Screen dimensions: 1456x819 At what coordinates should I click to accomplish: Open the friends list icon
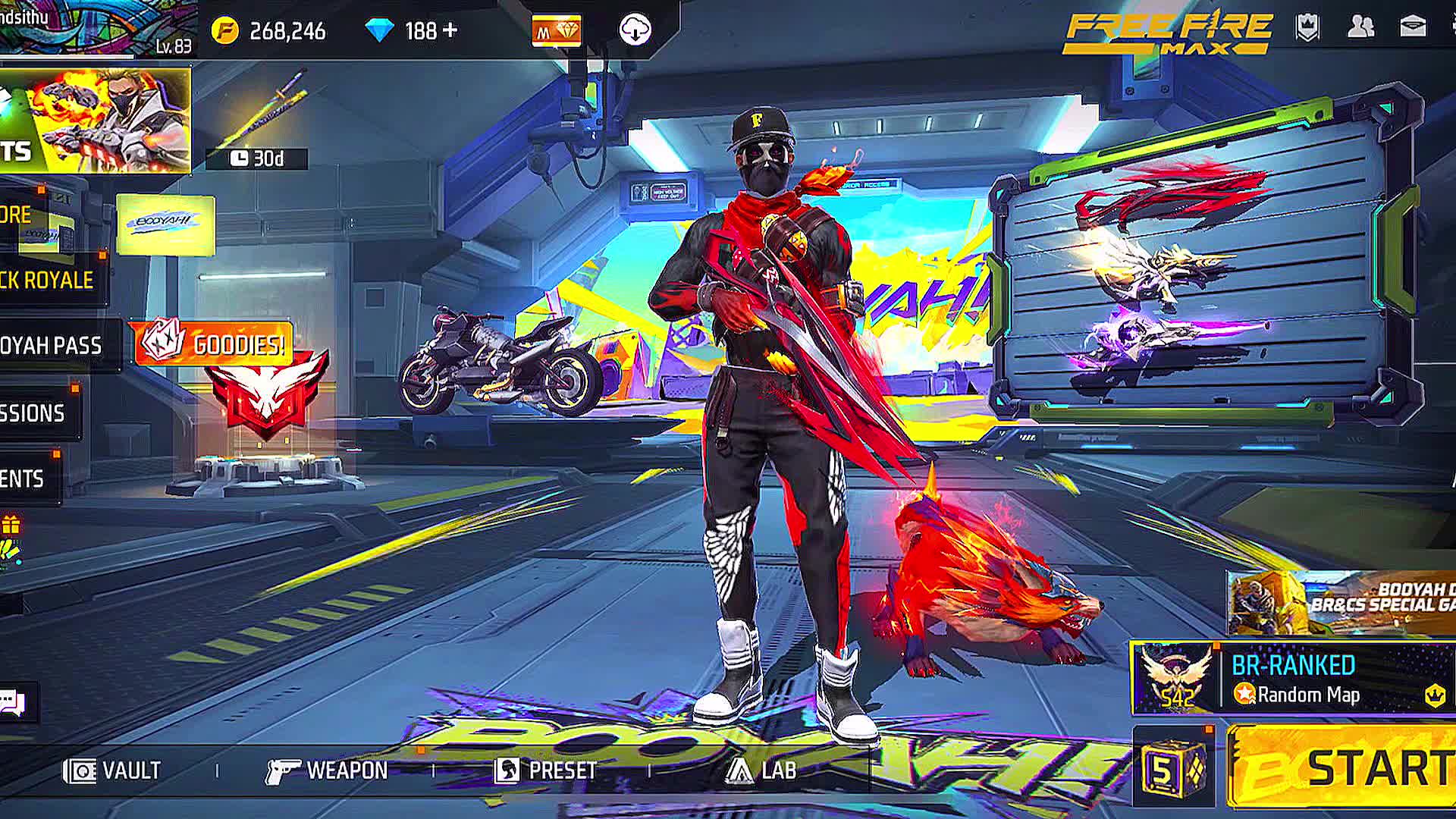(1360, 28)
